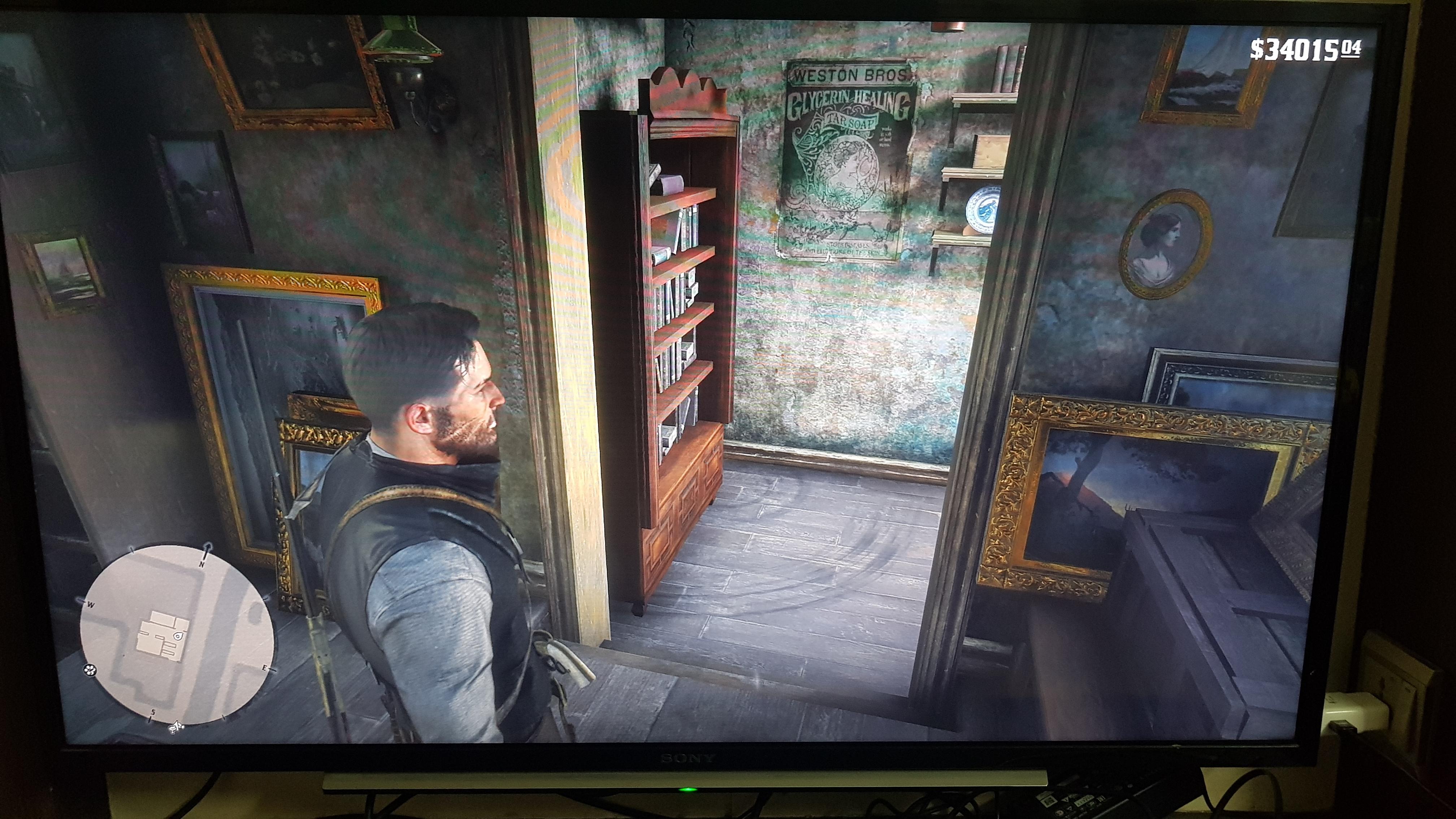
Task: Select the small item marker right of the minimap center
Action: tap(177, 636)
